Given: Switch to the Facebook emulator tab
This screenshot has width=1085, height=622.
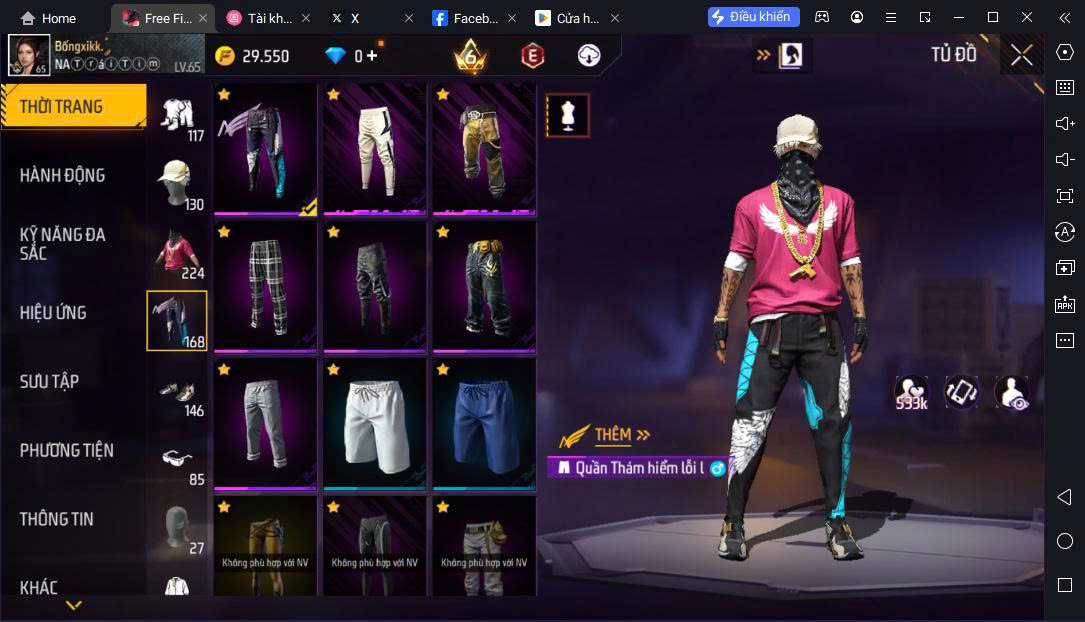Looking at the screenshot, I should (x=468, y=18).
